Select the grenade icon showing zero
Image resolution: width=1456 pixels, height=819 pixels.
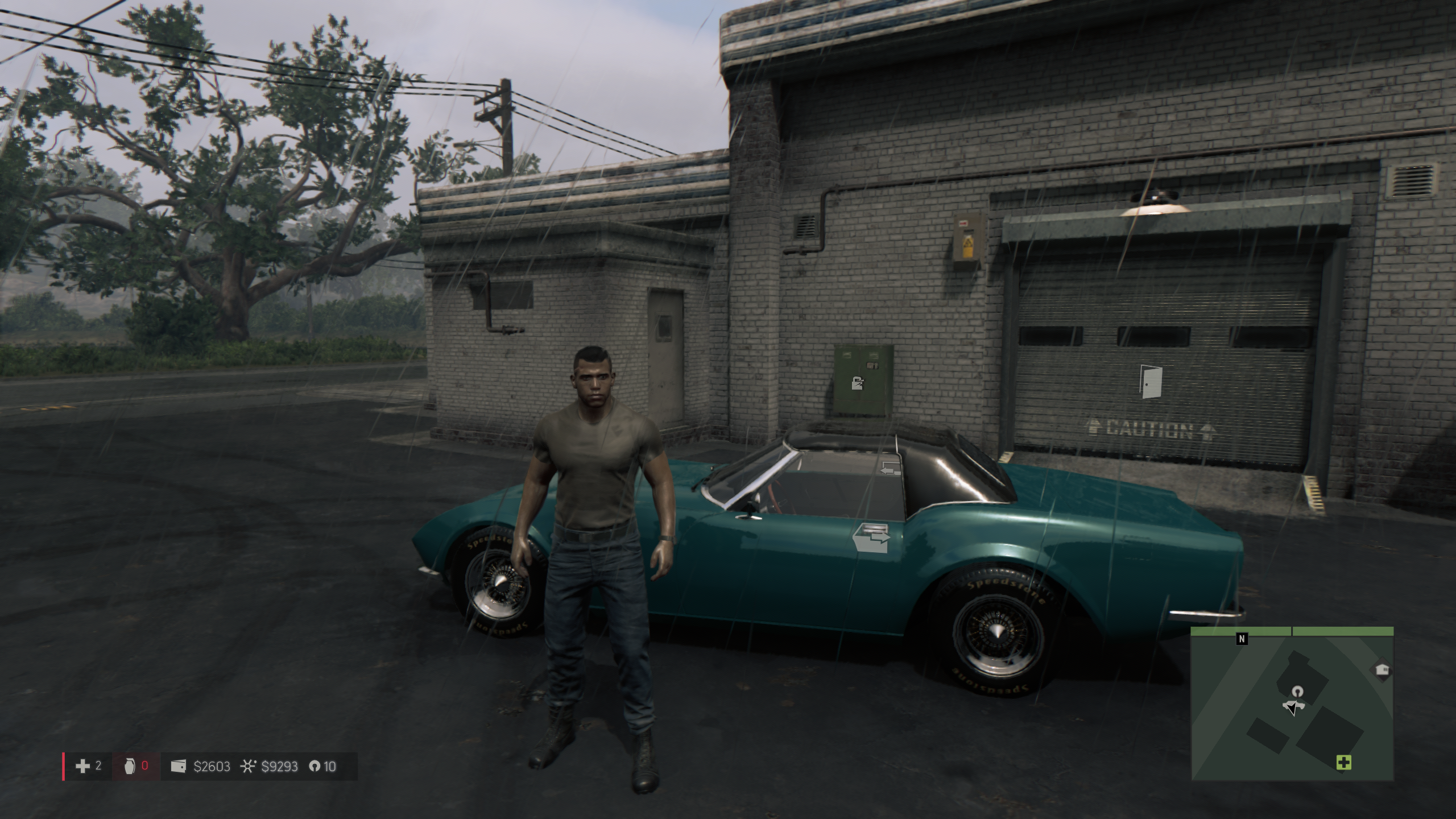[130, 767]
